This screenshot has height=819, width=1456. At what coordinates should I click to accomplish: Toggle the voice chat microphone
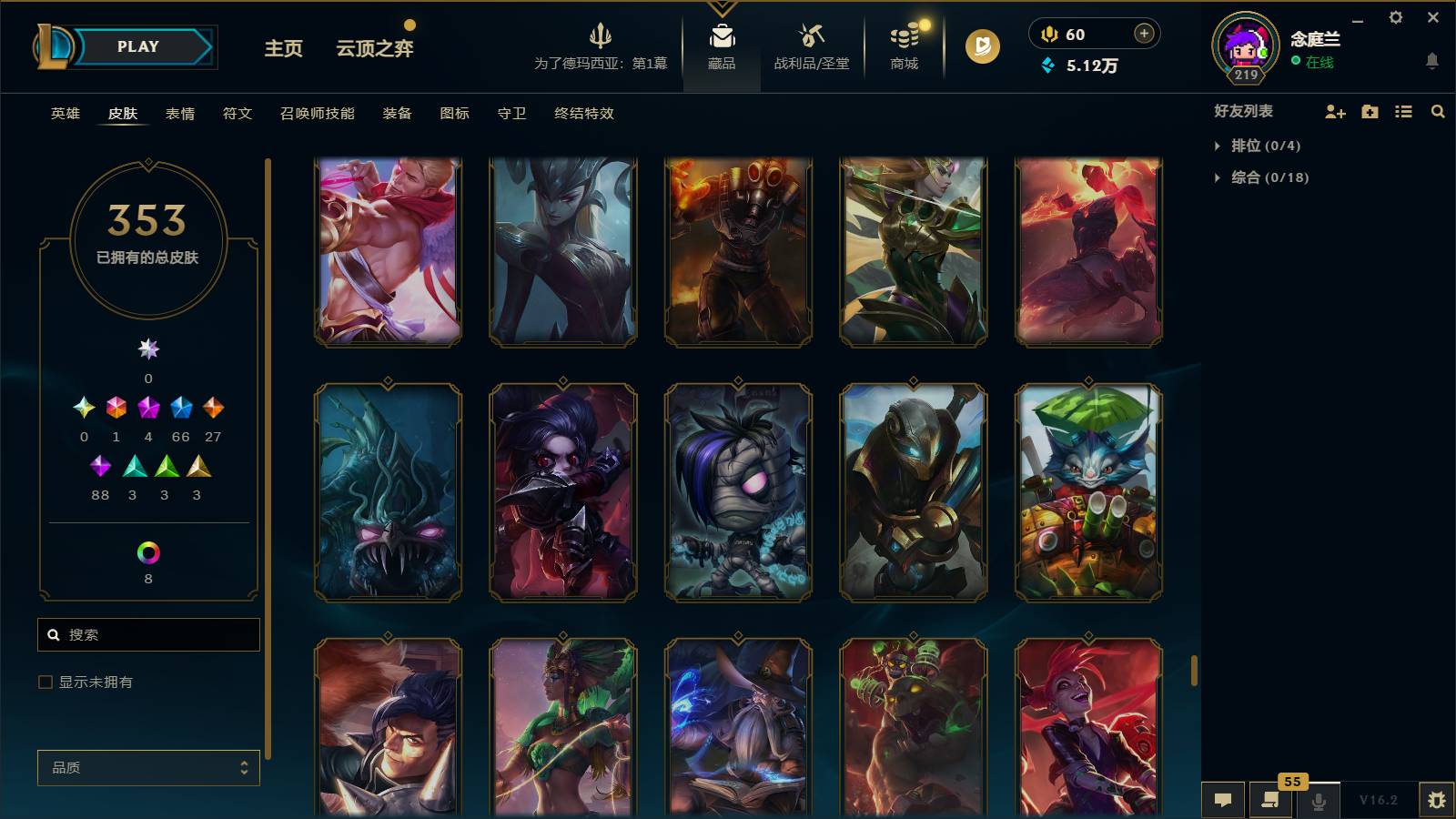pos(1318,800)
